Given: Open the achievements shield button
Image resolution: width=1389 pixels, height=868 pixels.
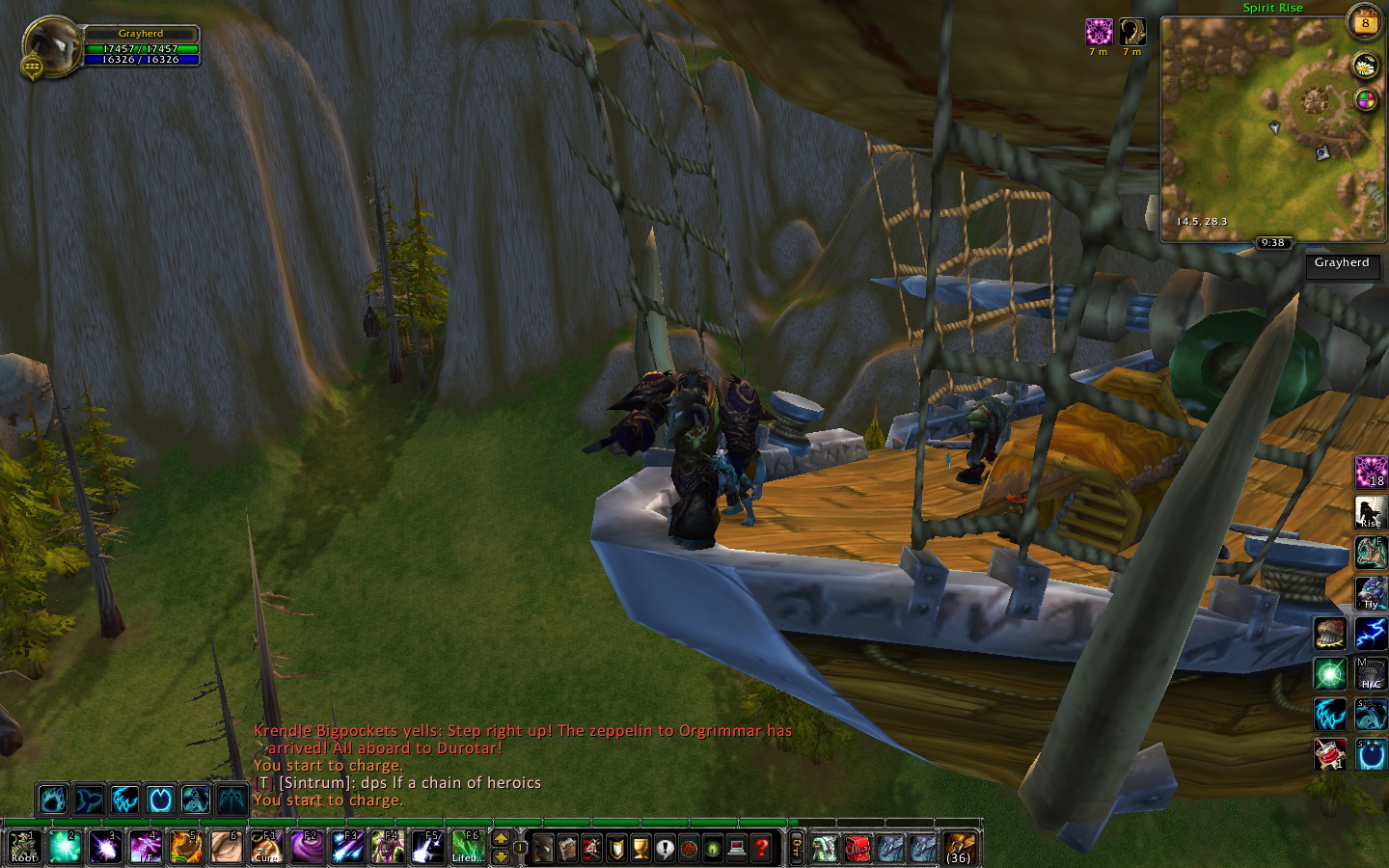Looking at the screenshot, I should (615, 848).
